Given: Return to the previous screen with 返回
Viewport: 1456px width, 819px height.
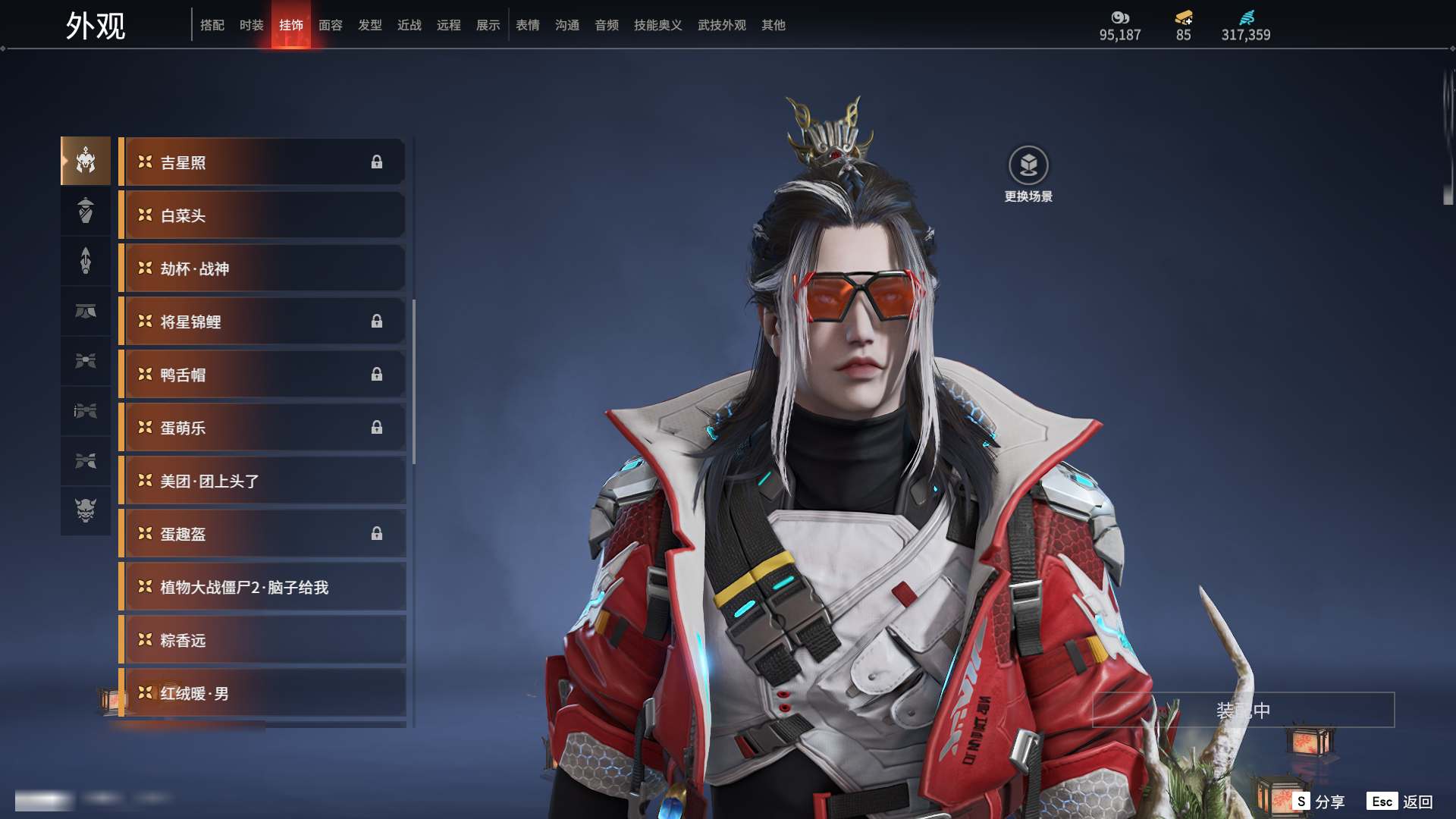Looking at the screenshot, I should (1401, 802).
